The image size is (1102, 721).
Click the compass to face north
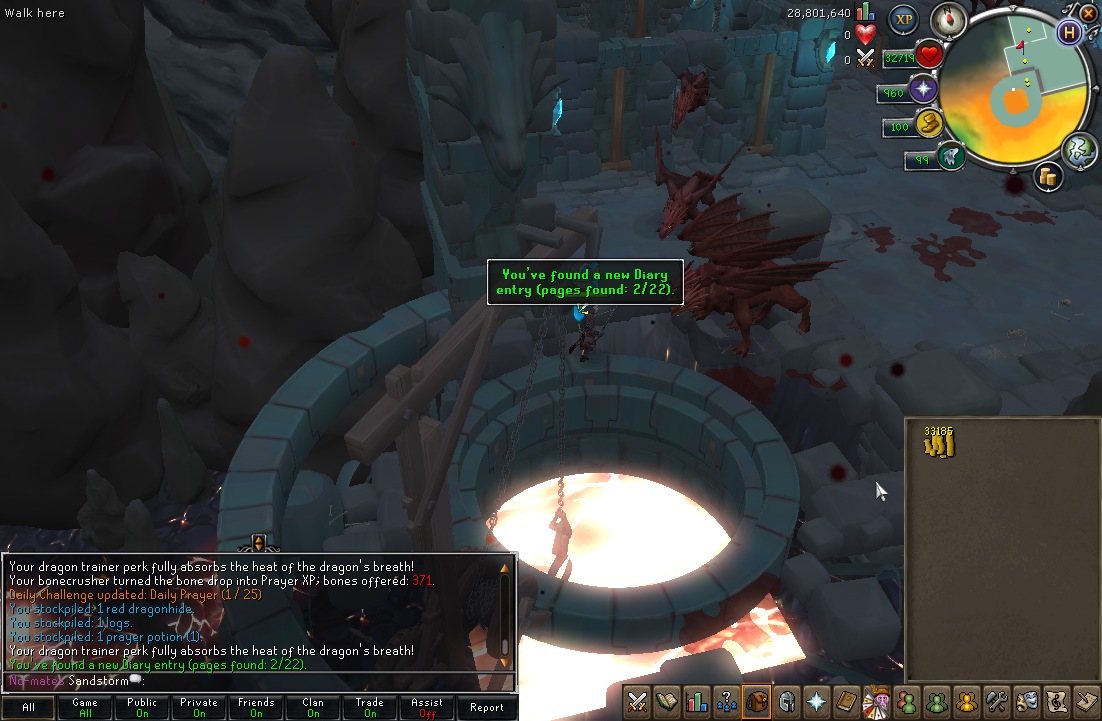coord(948,19)
